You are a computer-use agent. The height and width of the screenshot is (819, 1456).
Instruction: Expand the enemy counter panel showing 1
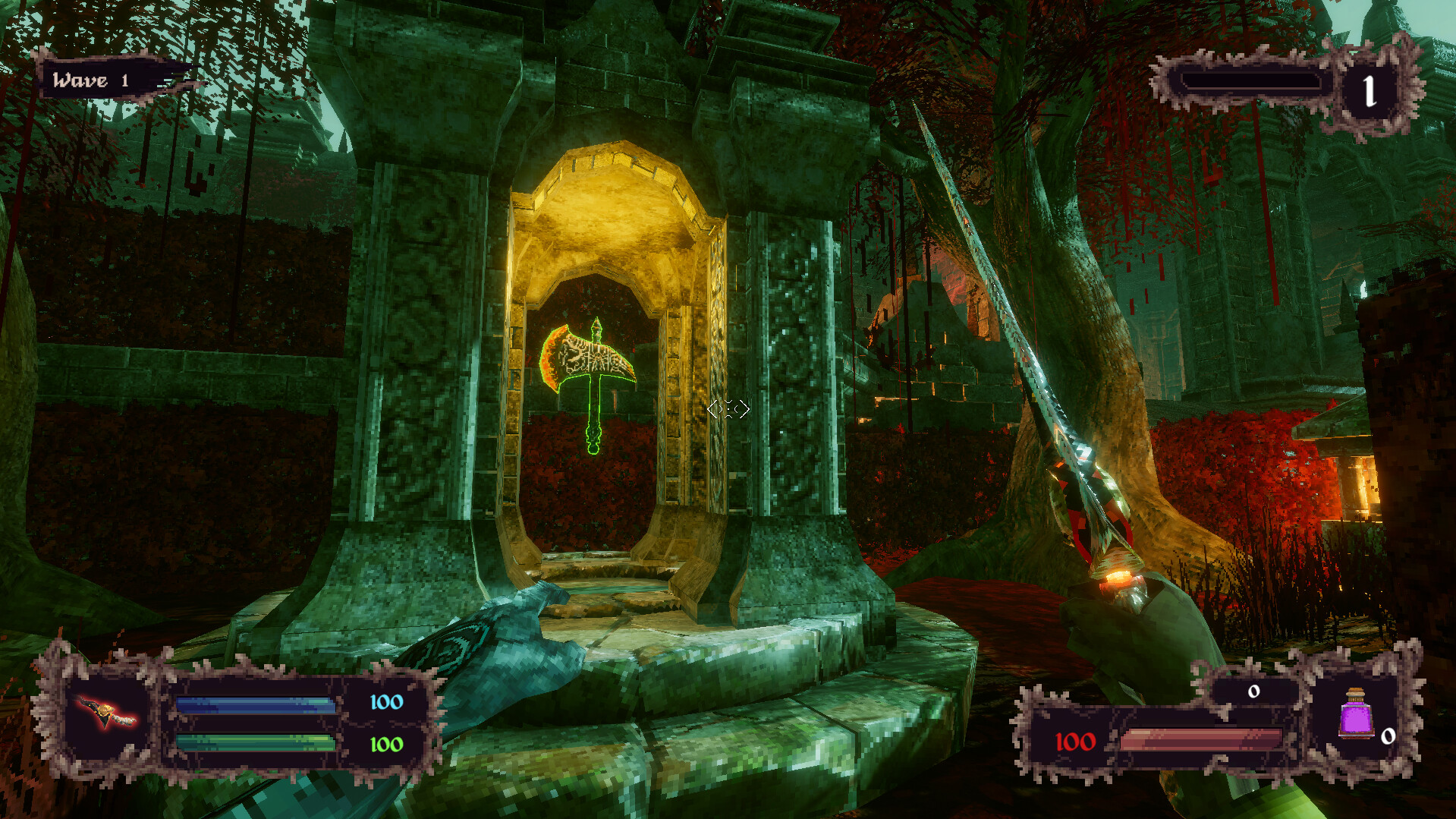pyautogui.click(x=1370, y=91)
